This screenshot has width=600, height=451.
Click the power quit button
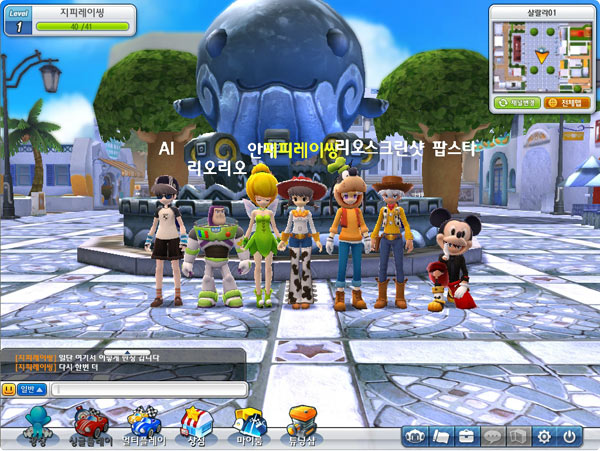[x=570, y=436]
